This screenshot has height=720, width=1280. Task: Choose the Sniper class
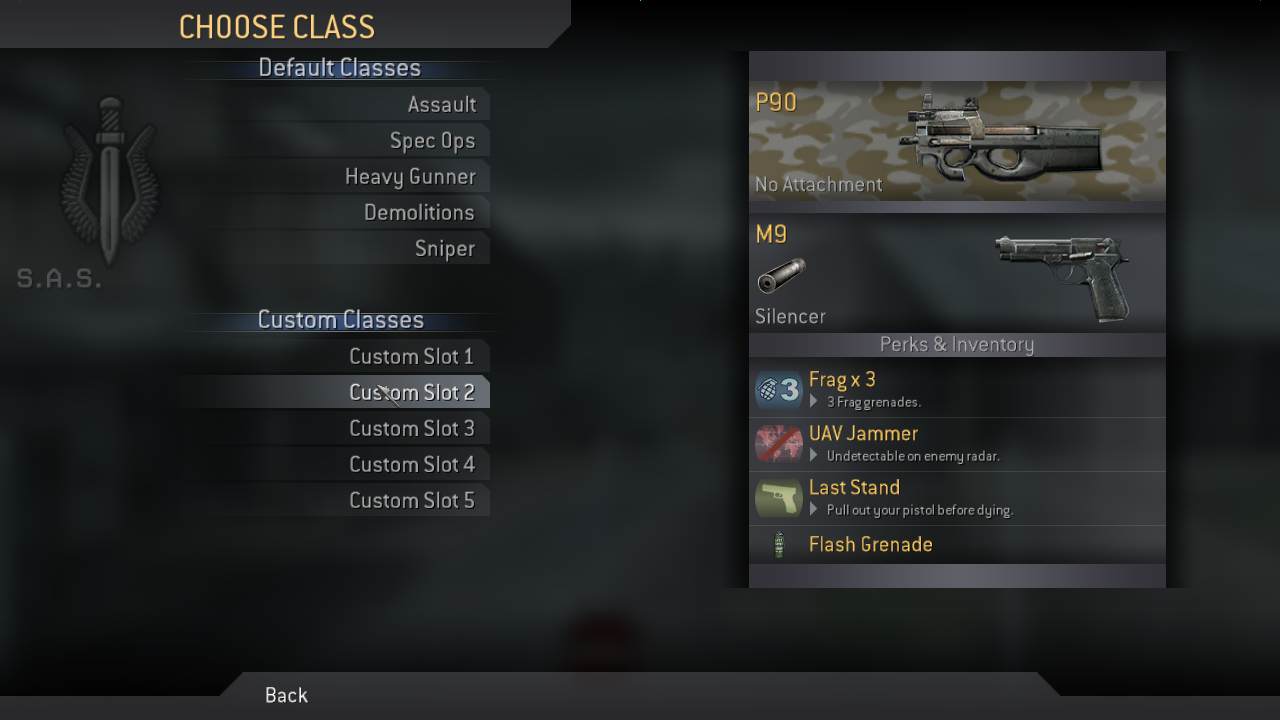444,249
